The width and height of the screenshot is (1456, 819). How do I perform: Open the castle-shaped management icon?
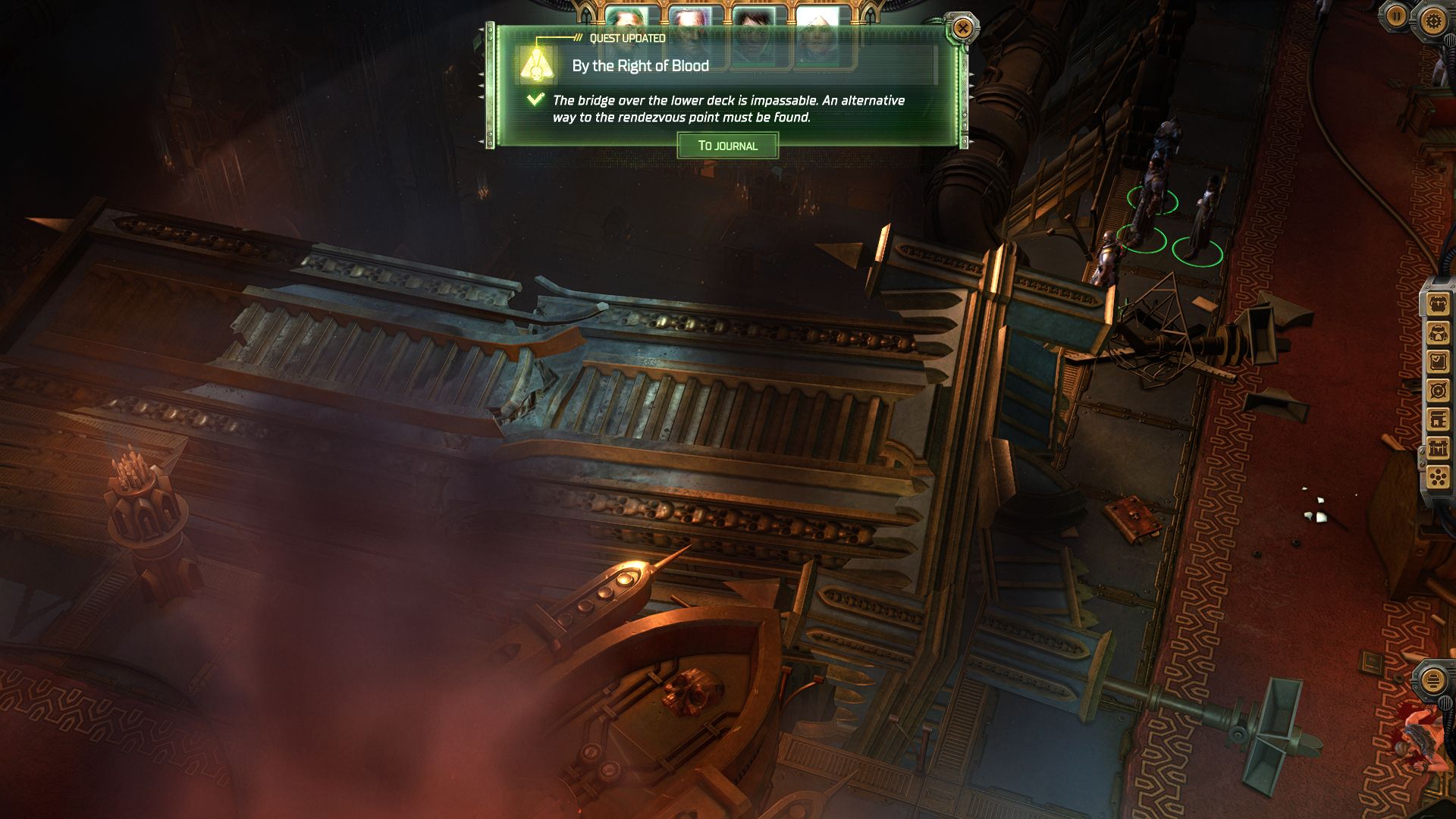pos(1439,448)
